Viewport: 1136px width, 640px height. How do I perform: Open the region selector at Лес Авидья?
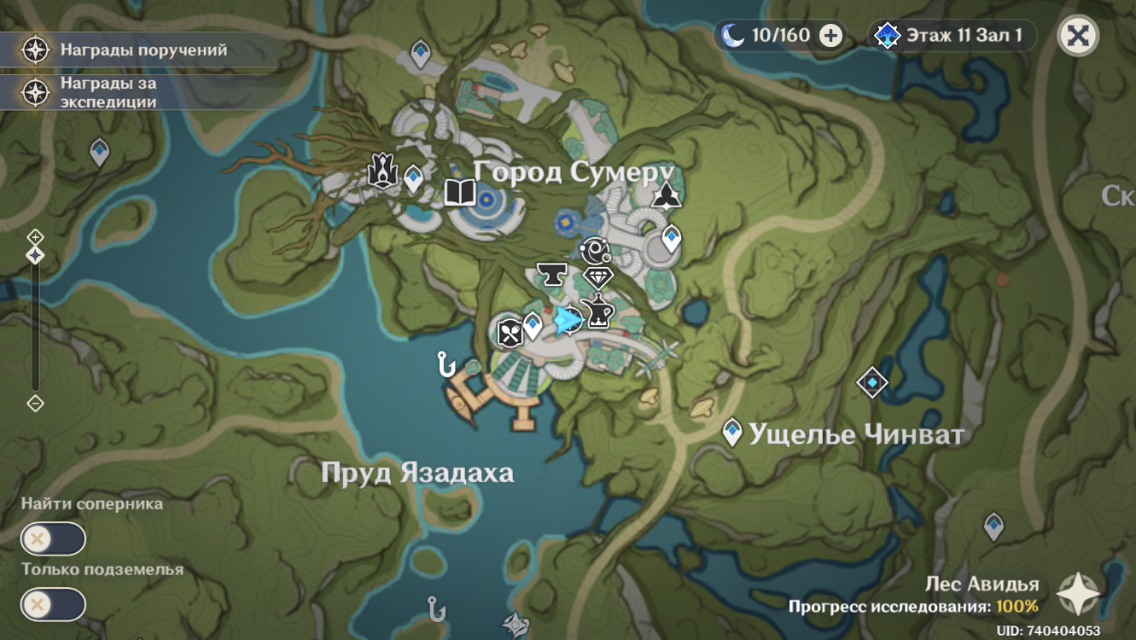tap(1077, 593)
